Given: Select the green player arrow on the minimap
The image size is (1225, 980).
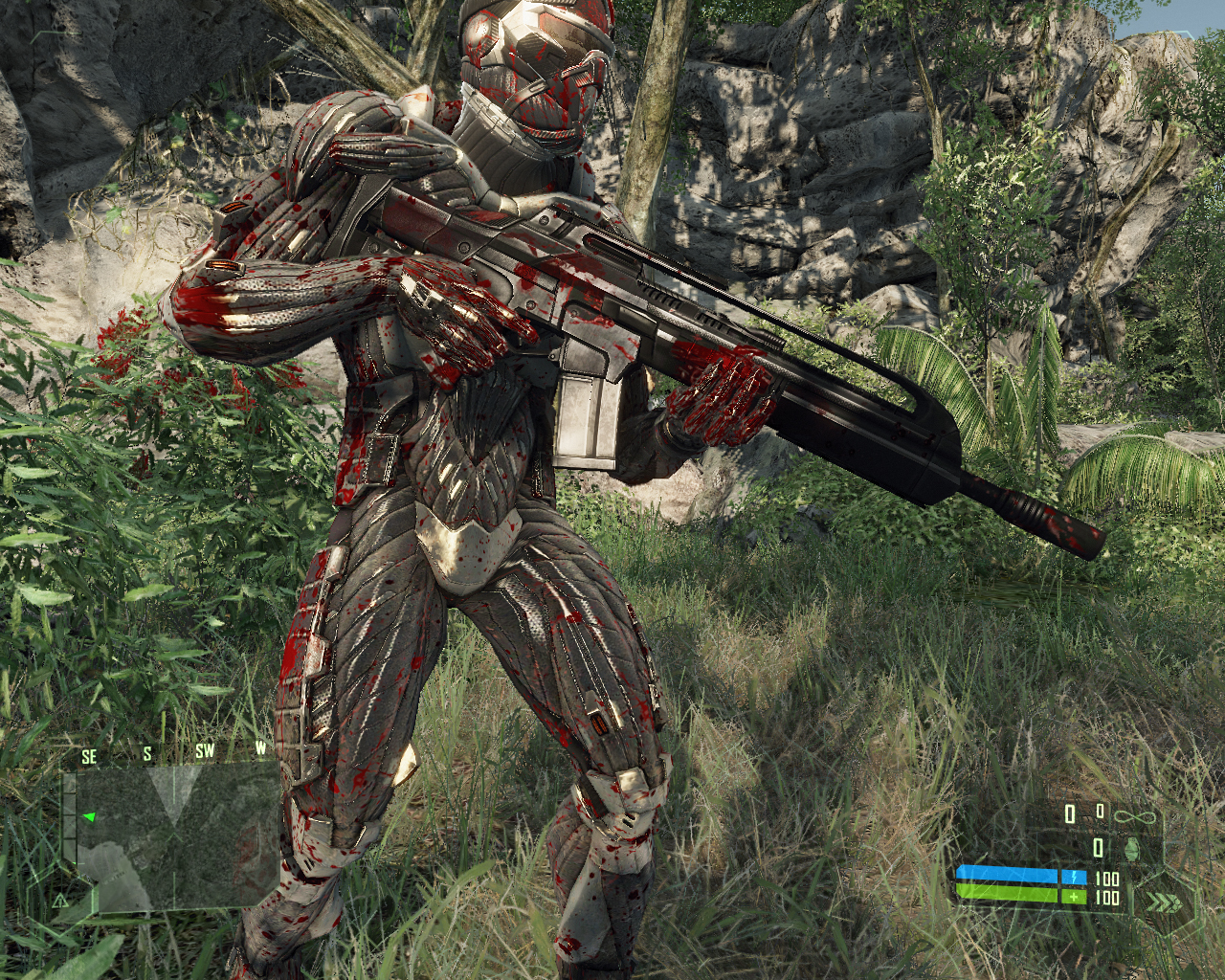Looking at the screenshot, I should (x=88, y=817).
